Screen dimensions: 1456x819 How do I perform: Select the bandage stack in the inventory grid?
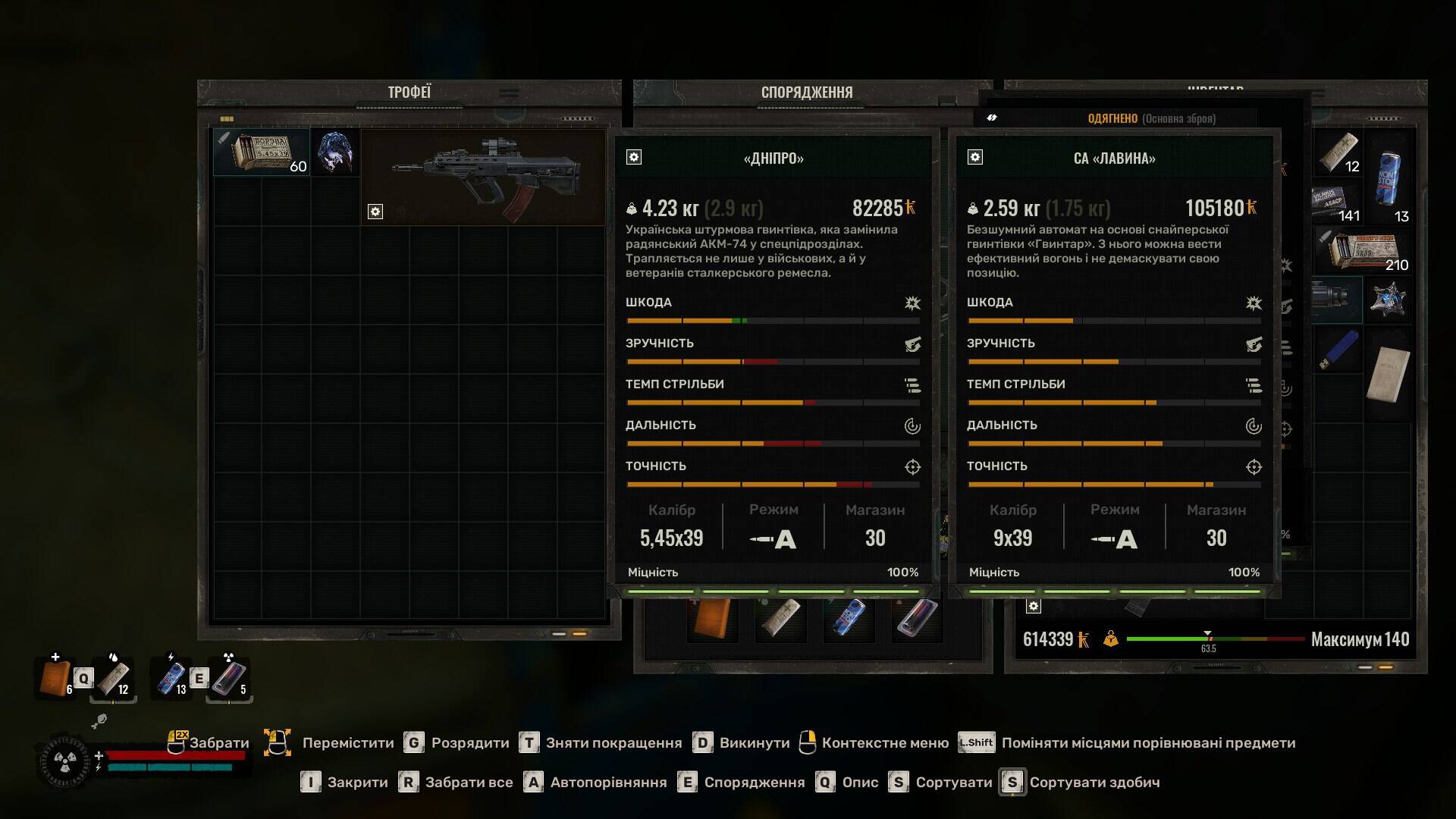(1339, 152)
